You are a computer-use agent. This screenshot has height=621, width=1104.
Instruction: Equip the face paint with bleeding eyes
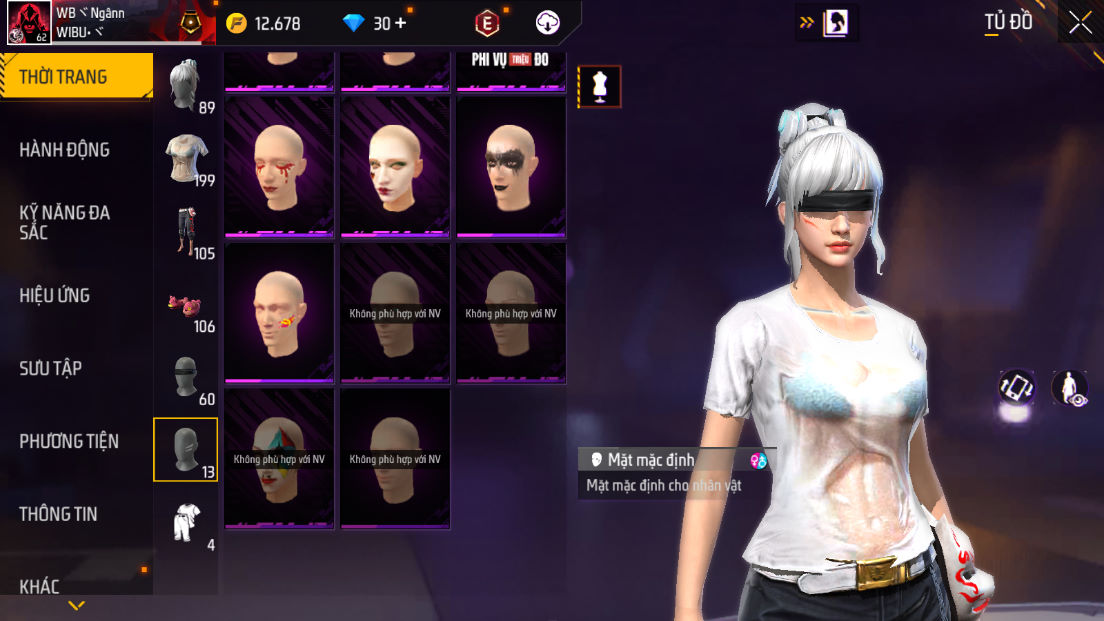click(279, 166)
